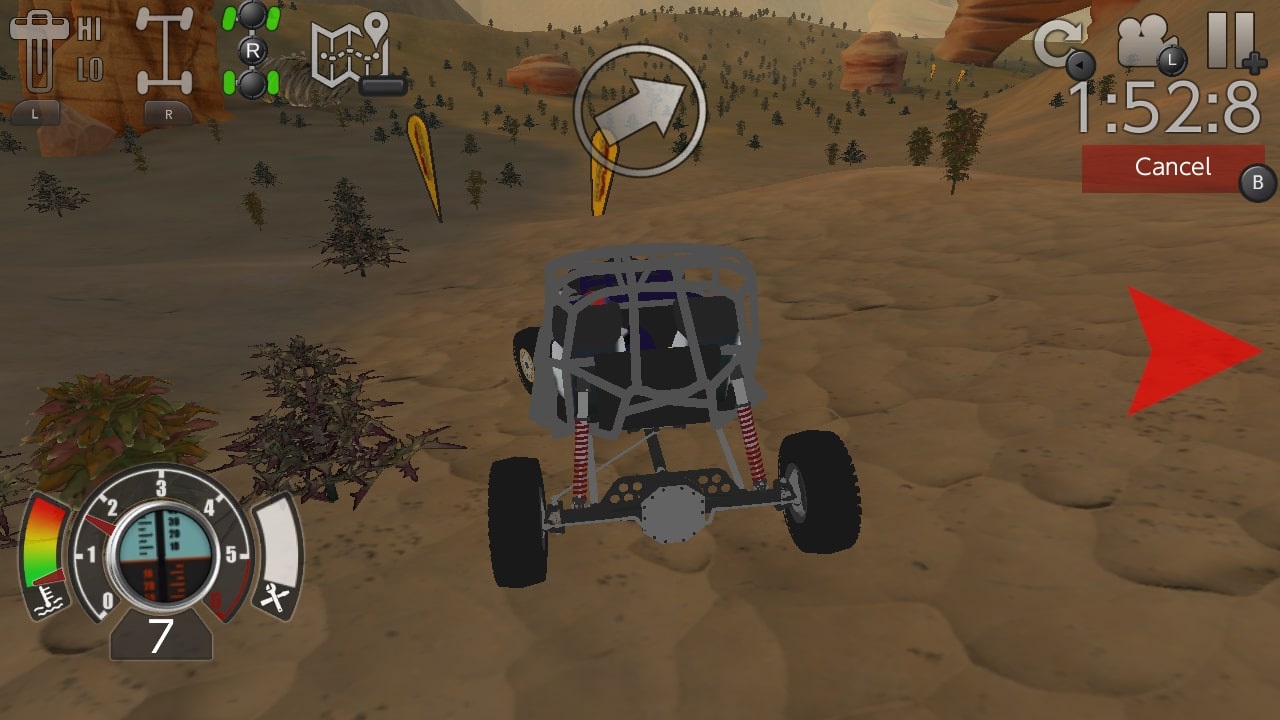Toggle the R switch under the axle icon
The image size is (1280, 720).
[x=170, y=113]
